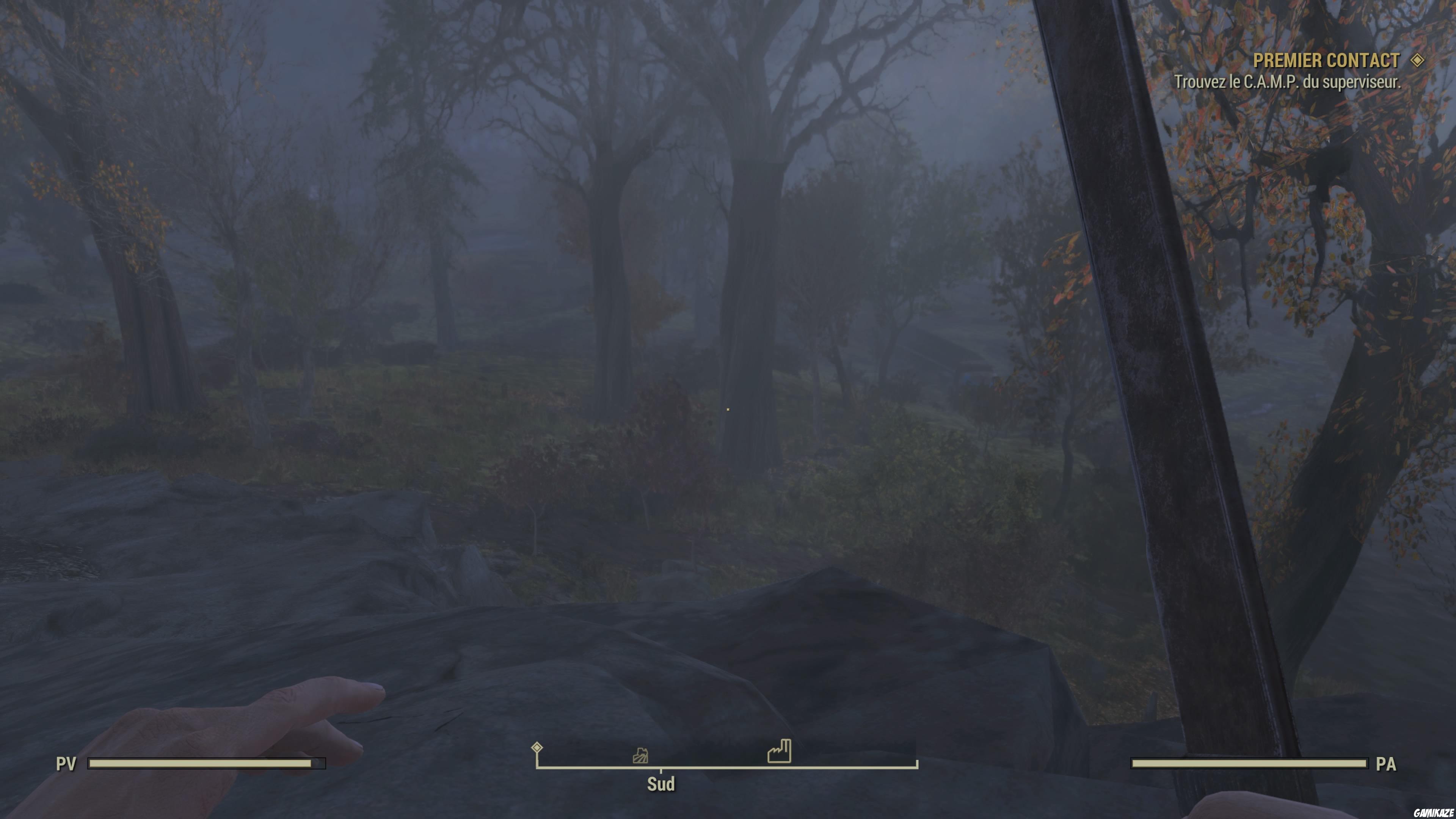Image resolution: width=1456 pixels, height=819 pixels.
Task: Click the diamond waypoint at the compass left edge
Action: click(537, 747)
